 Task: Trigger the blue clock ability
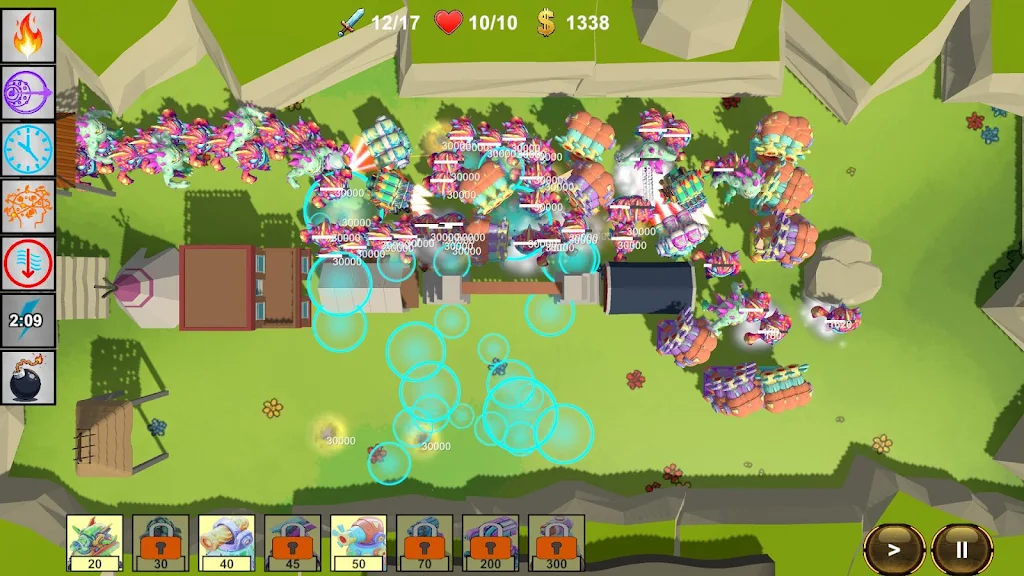28,149
